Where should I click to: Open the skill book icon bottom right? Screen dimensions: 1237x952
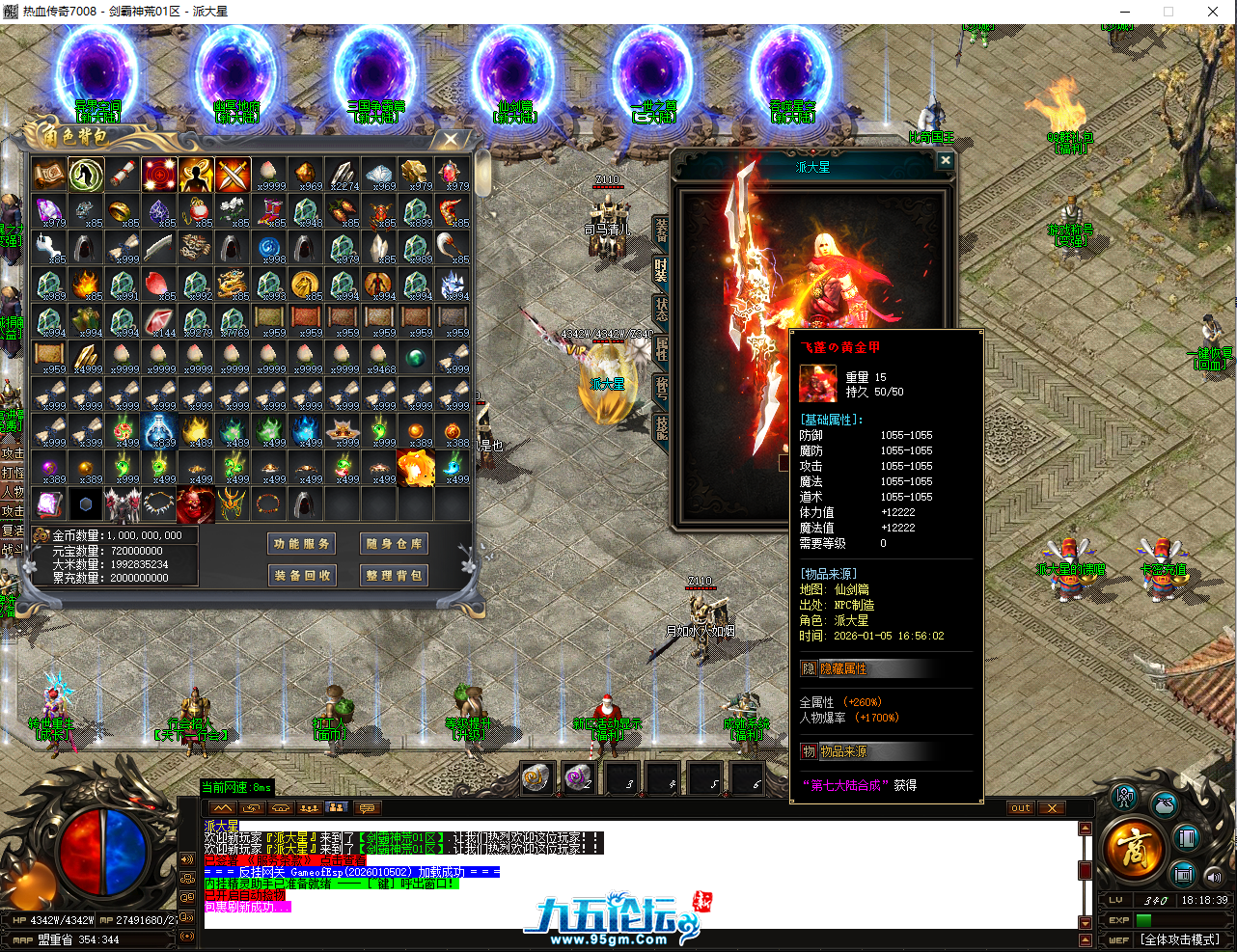(x=1186, y=838)
